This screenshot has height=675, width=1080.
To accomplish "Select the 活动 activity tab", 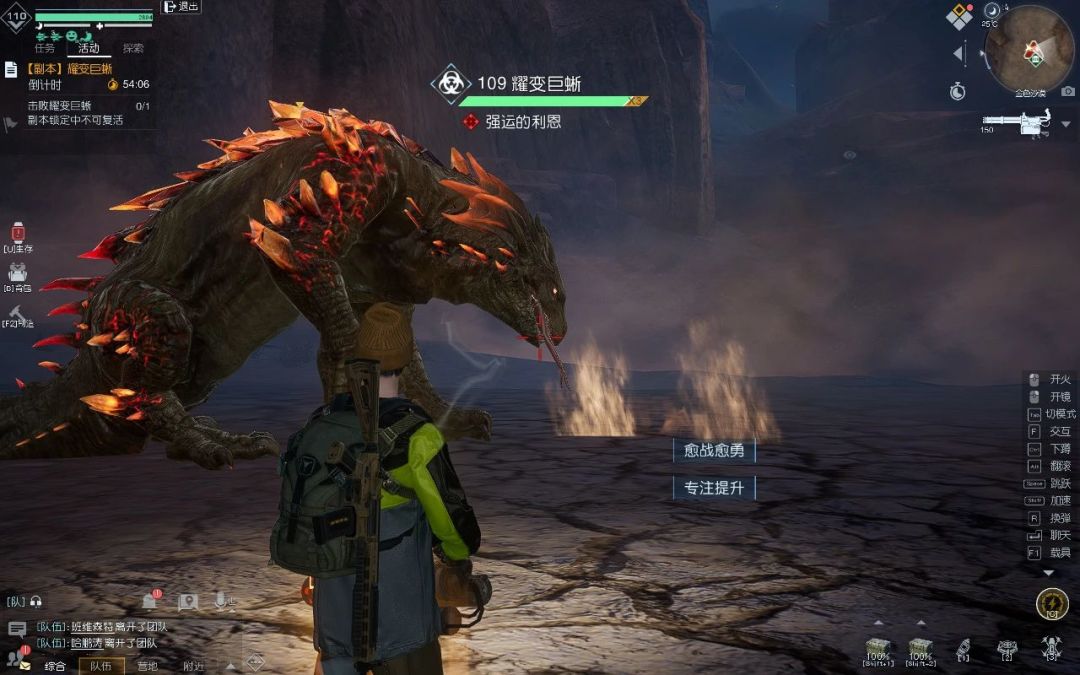I will point(89,47).
